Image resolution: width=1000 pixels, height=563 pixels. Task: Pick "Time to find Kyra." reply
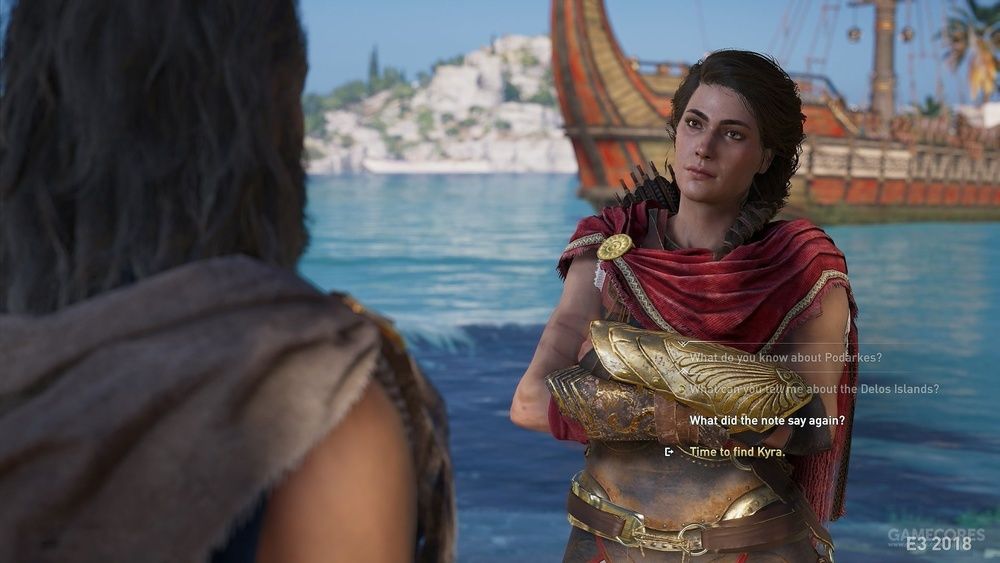[x=737, y=452]
